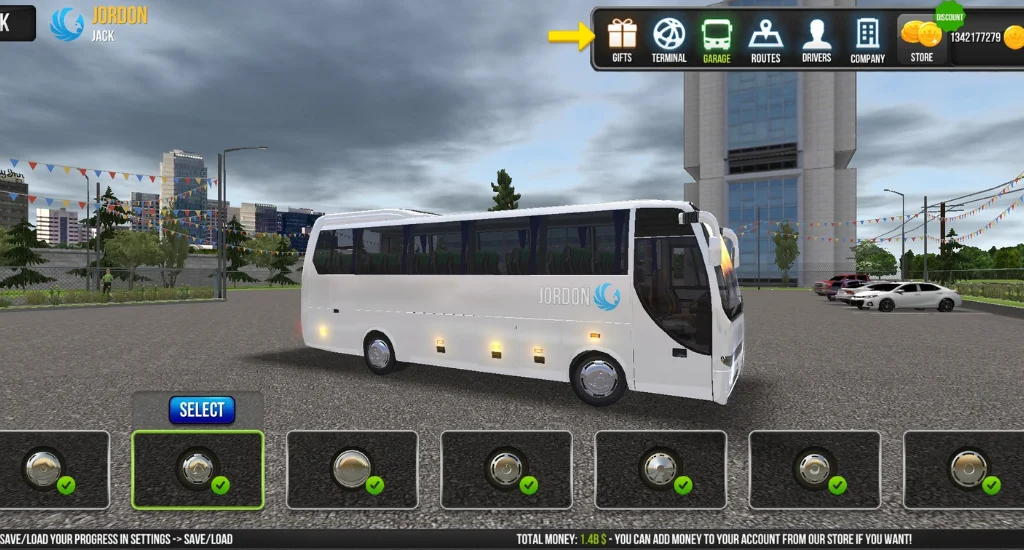
Task: Go back with the top-left Back button
Action: click(x=16, y=23)
